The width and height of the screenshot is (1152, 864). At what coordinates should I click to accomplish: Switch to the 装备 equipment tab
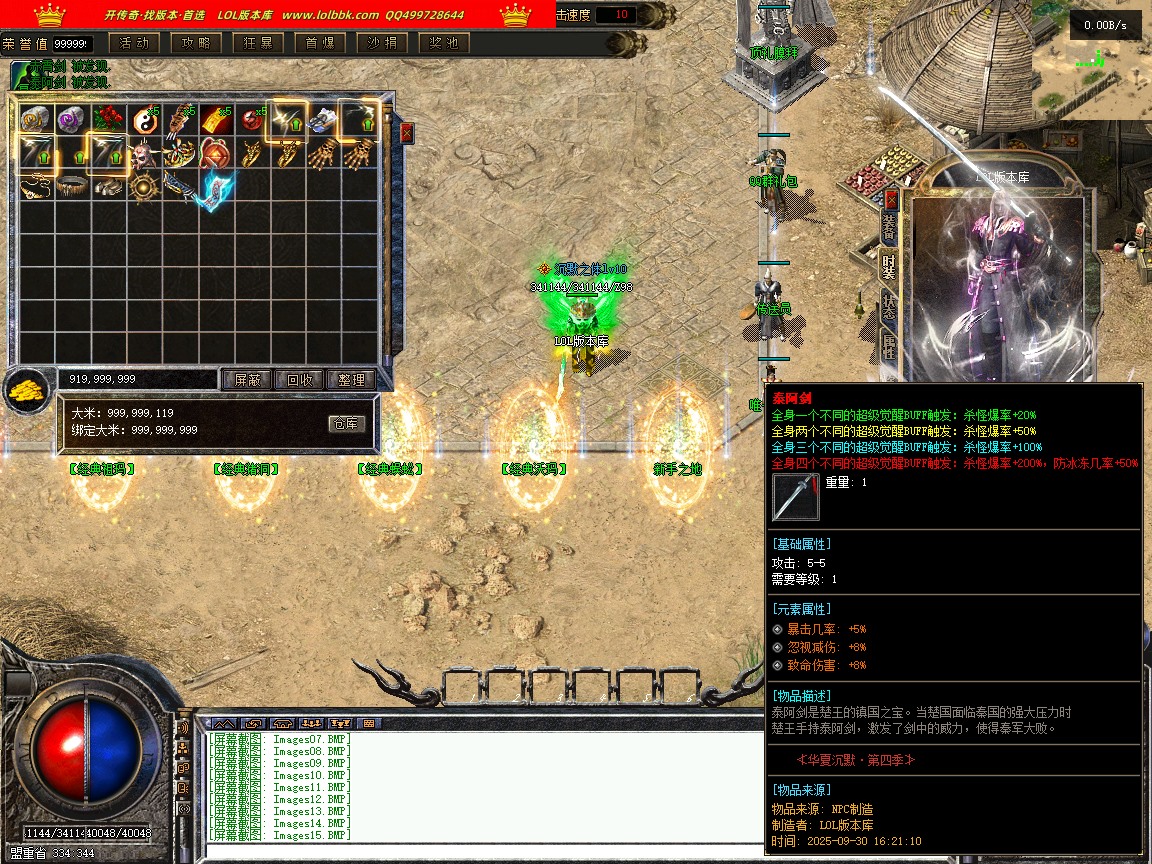[x=888, y=229]
